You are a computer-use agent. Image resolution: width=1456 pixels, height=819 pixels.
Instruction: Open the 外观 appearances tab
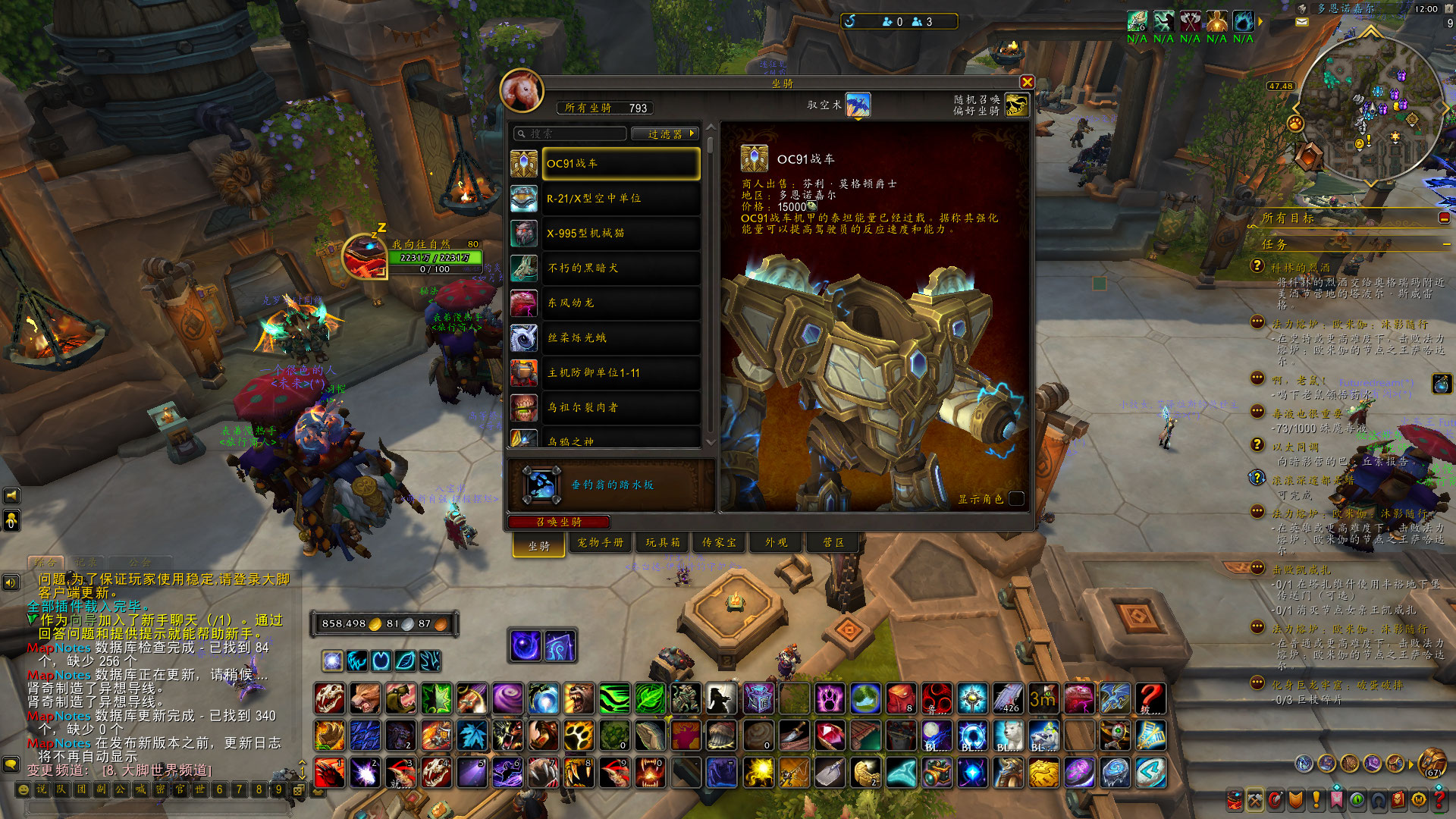pyautogui.click(x=776, y=543)
